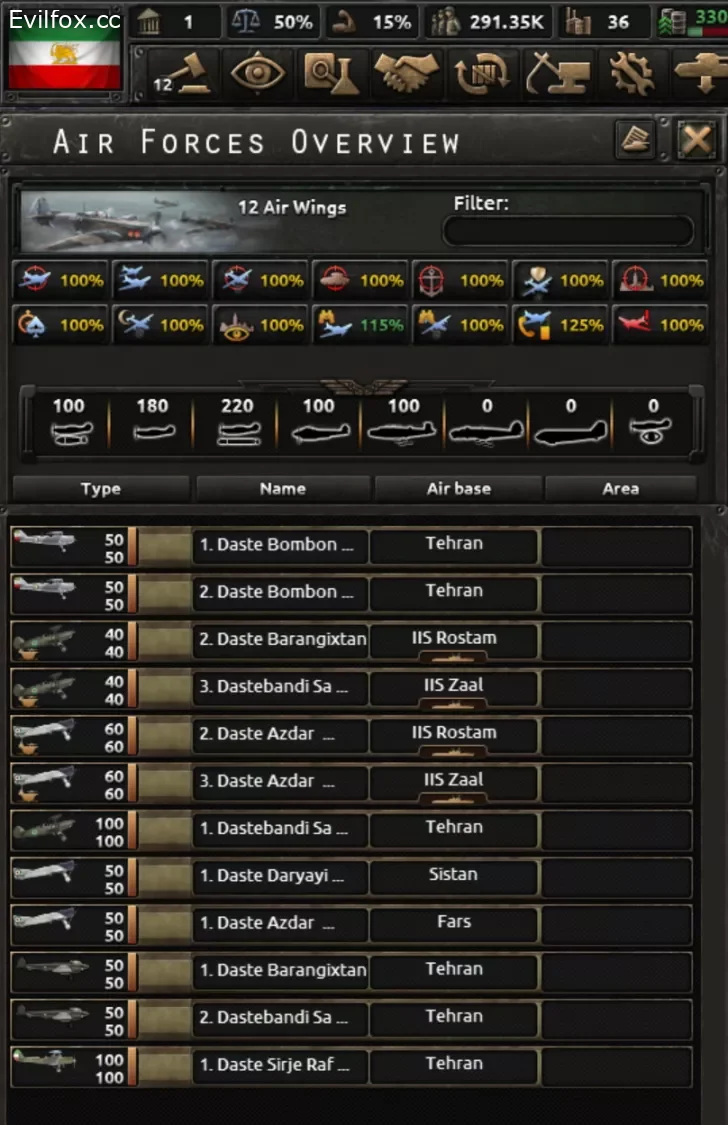The image size is (728, 1125).
Task: Select the 2. Daste Barangixtan wing on IIS Rostam
Action: [280, 640]
